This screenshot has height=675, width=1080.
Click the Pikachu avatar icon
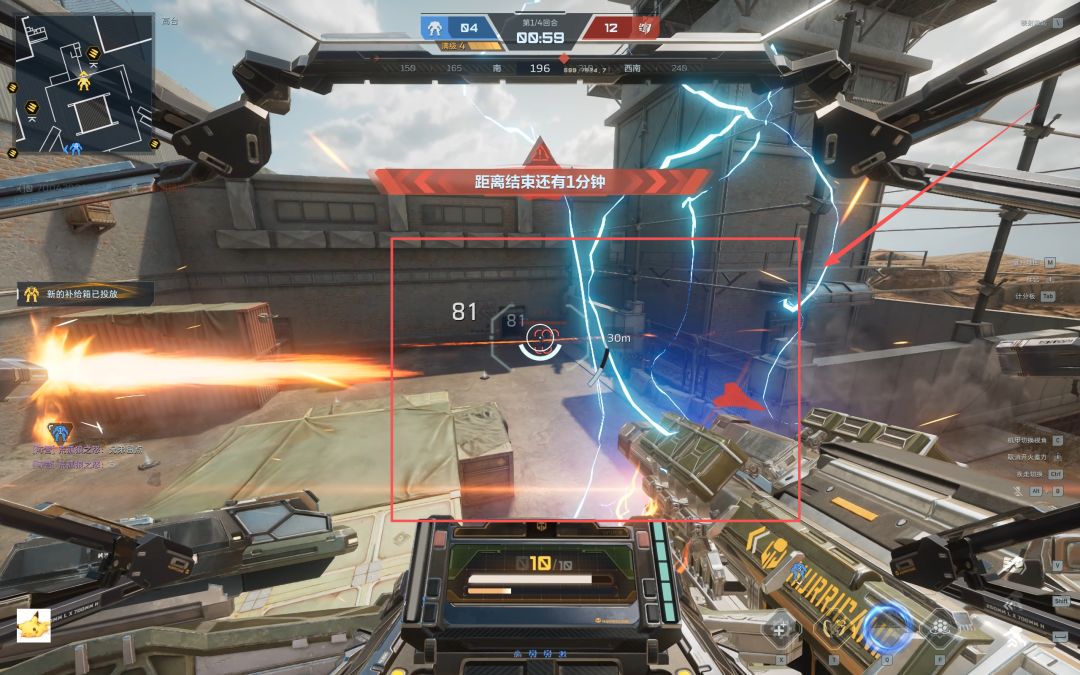pyautogui.click(x=34, y=624)
